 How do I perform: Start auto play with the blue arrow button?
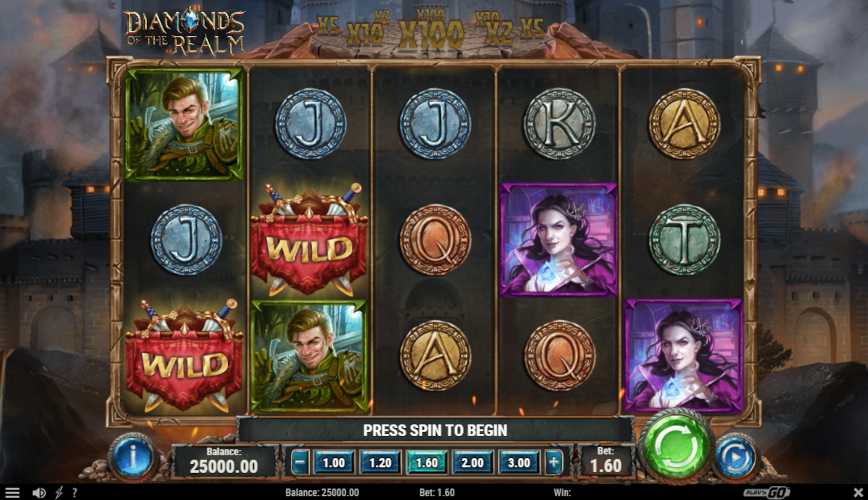[737, 456]
